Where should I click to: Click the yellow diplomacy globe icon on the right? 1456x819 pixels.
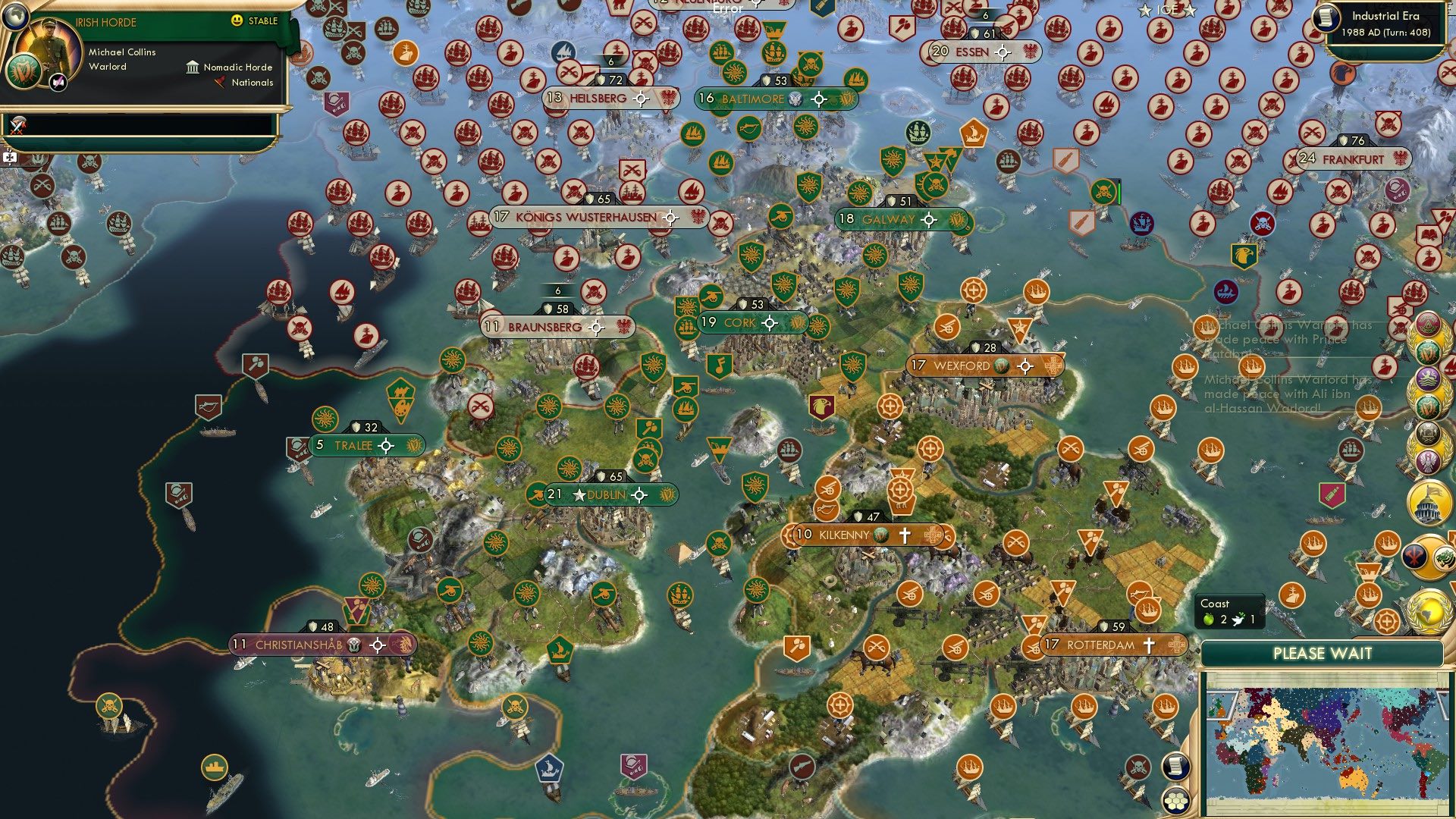tap(1429, 611)
